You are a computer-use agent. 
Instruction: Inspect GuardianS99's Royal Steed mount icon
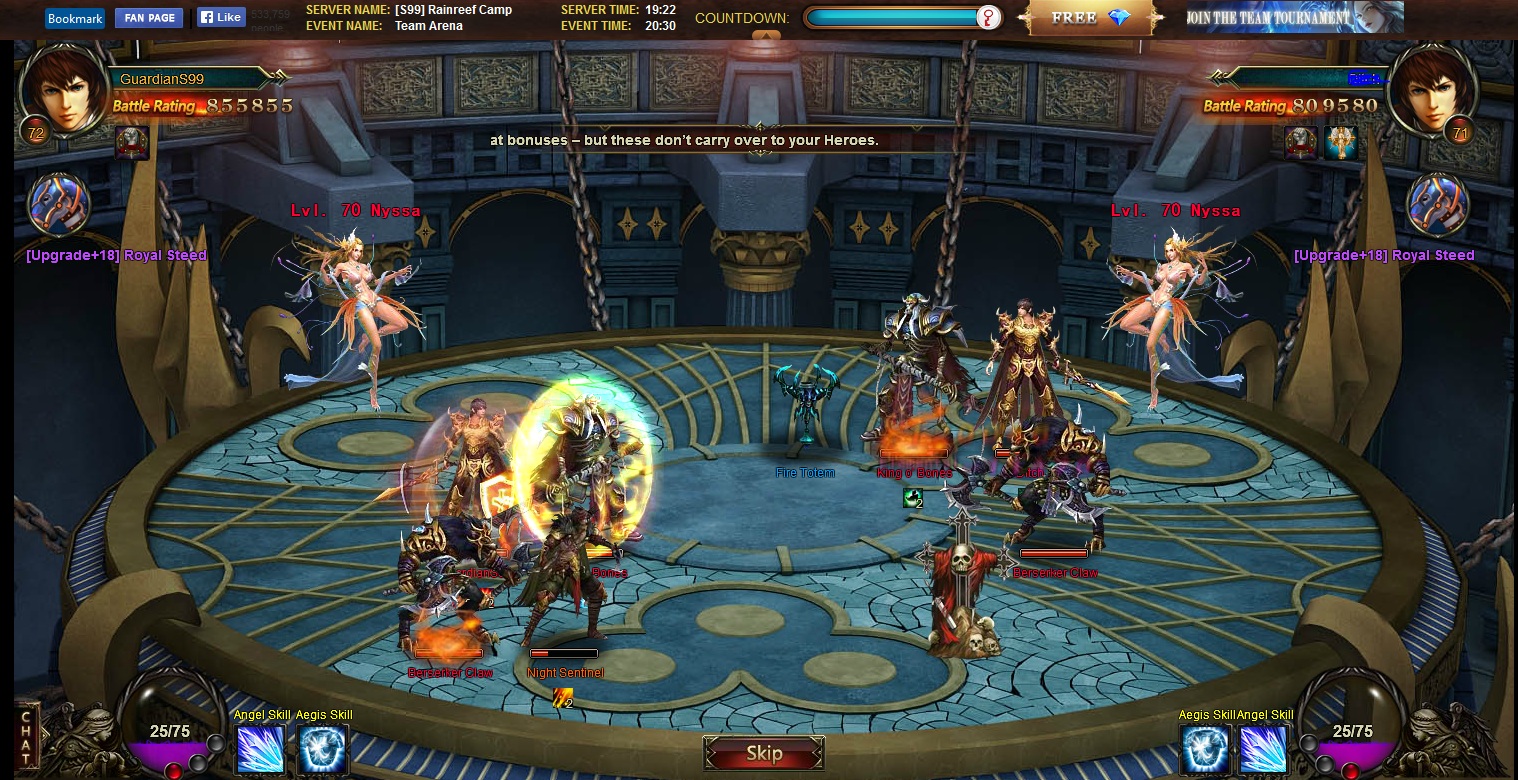tap(59, 206)
